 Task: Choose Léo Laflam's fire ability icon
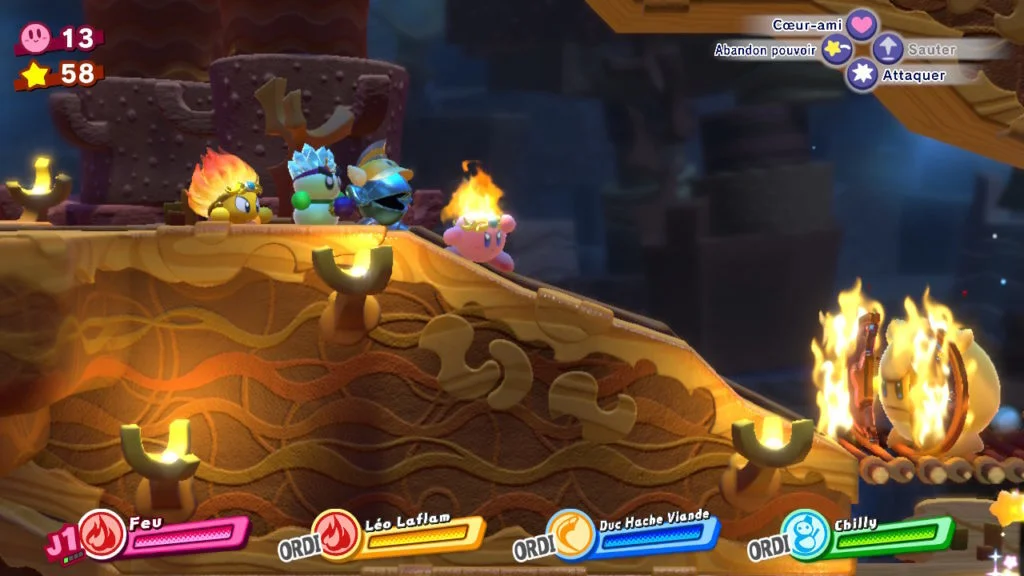pyautogui.click(x=337, y=533)
